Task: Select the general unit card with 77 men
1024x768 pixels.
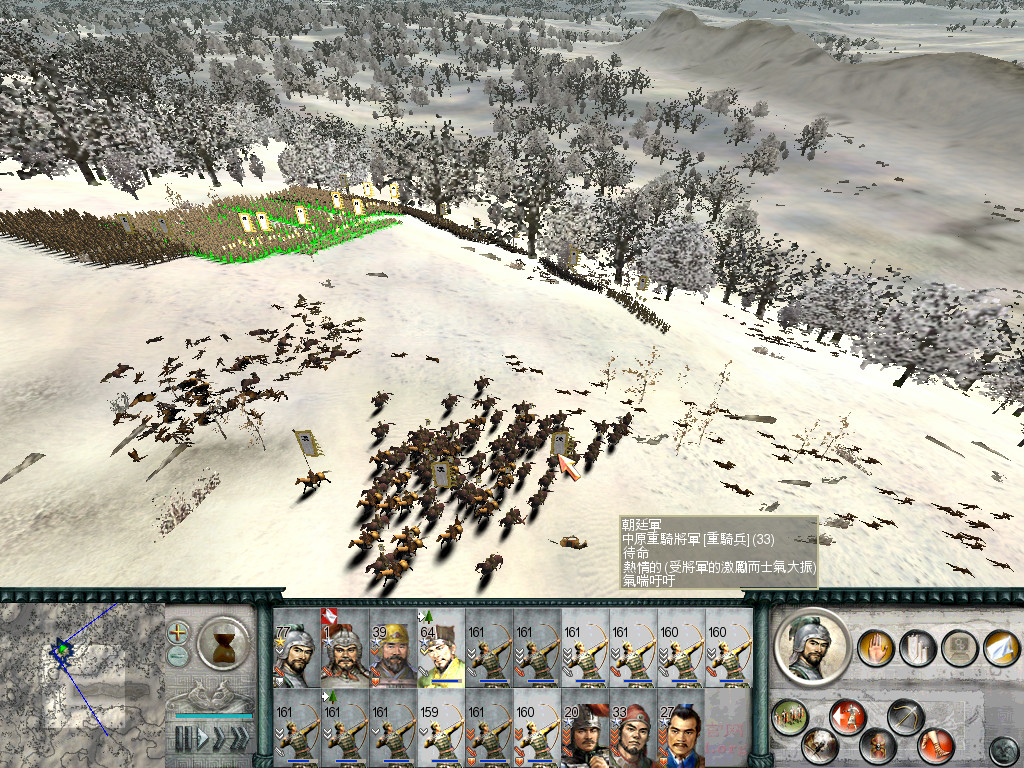Action: (297, 649)
